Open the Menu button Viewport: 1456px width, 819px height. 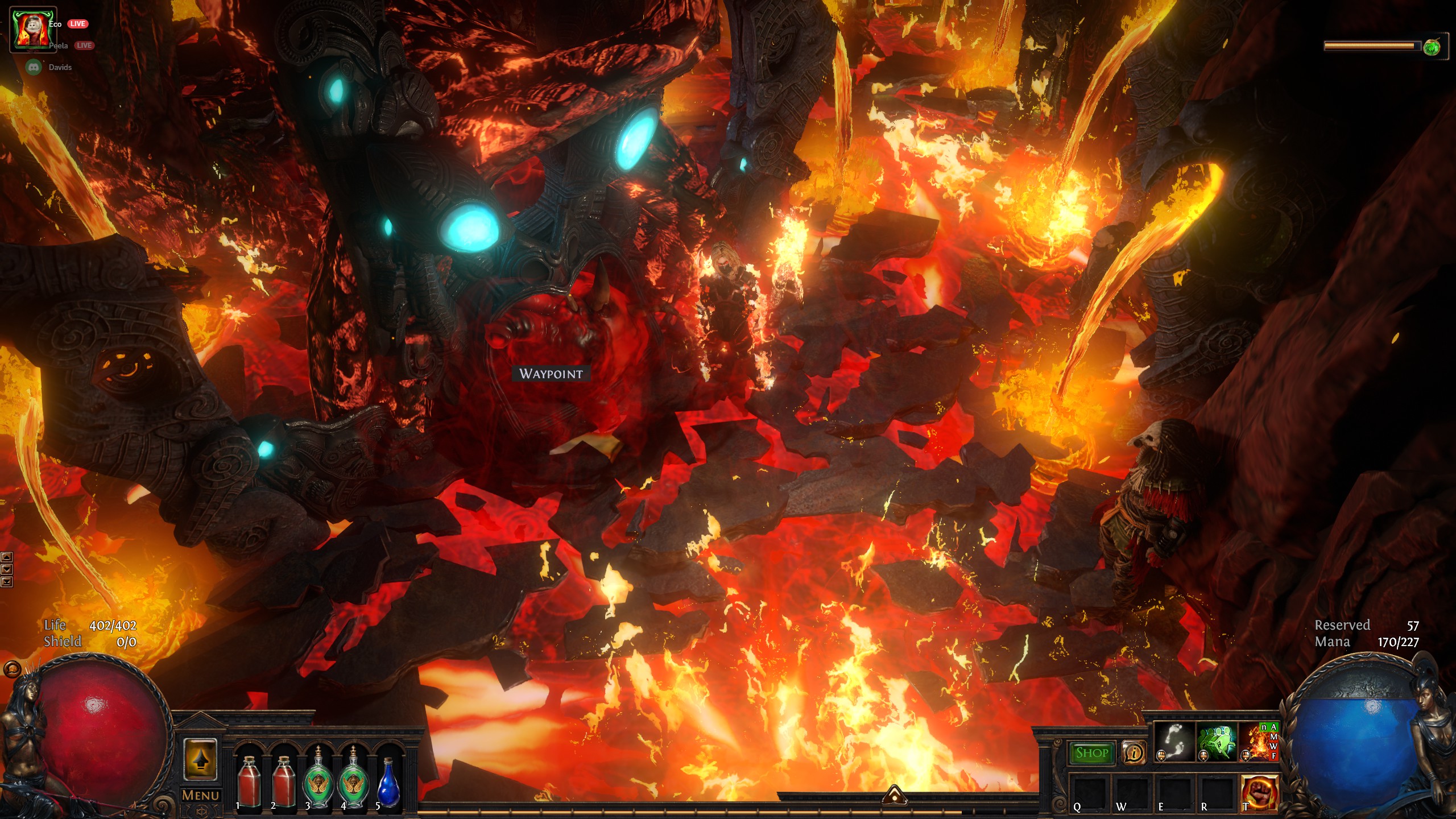click(200, 795)
